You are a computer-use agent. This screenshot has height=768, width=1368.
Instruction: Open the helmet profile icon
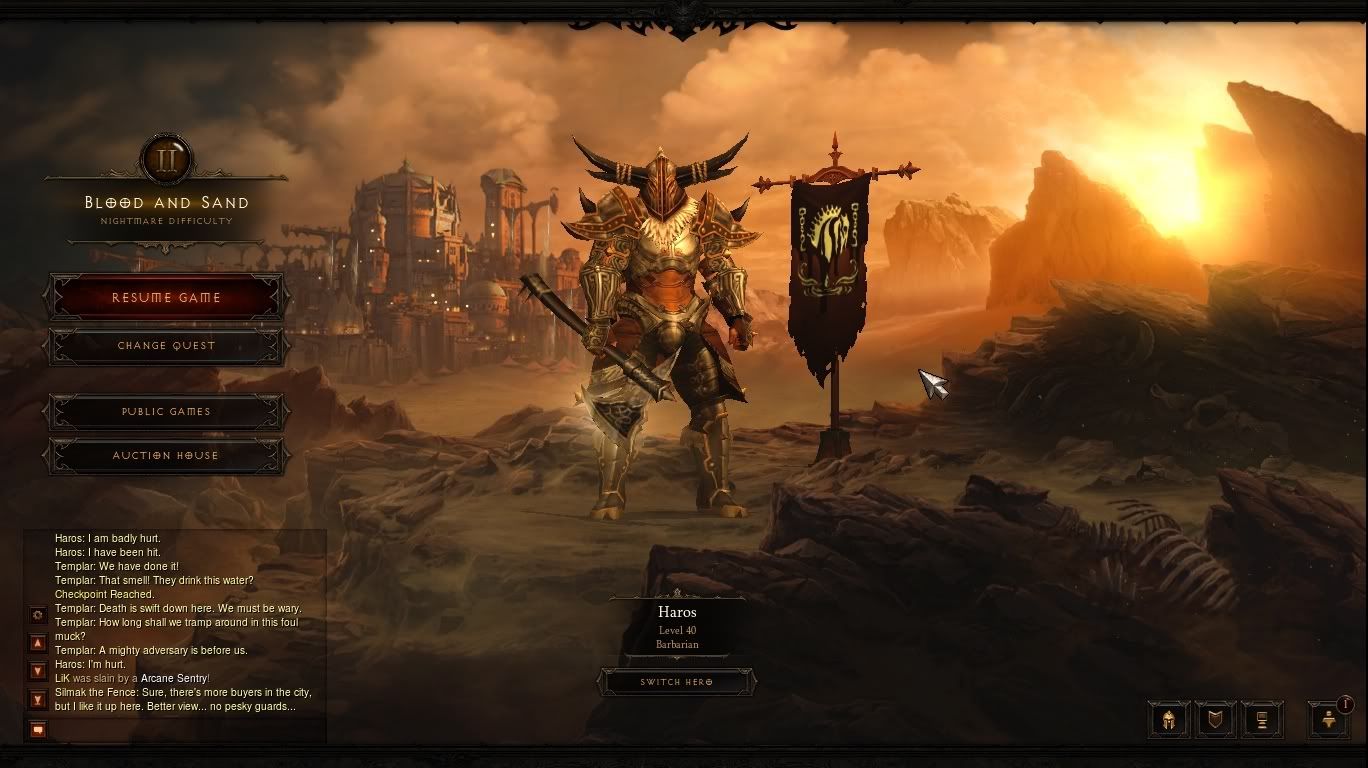(1168, 719)
